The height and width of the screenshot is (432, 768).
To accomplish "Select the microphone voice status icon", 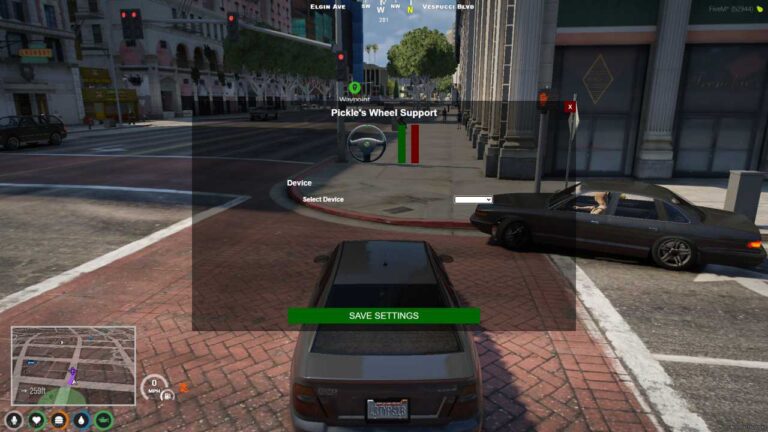I will [x=14, y=420].
